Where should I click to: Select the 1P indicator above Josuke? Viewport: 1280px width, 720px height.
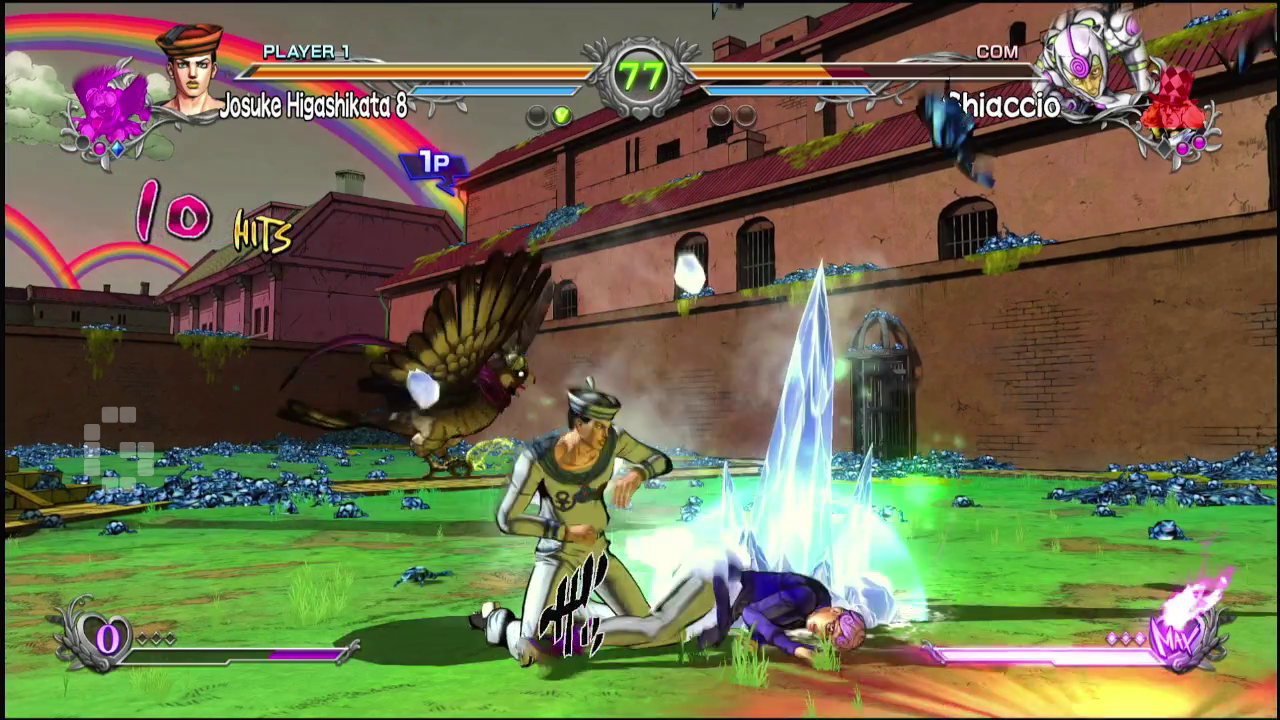pyautogui.click(x=432, y=160)
